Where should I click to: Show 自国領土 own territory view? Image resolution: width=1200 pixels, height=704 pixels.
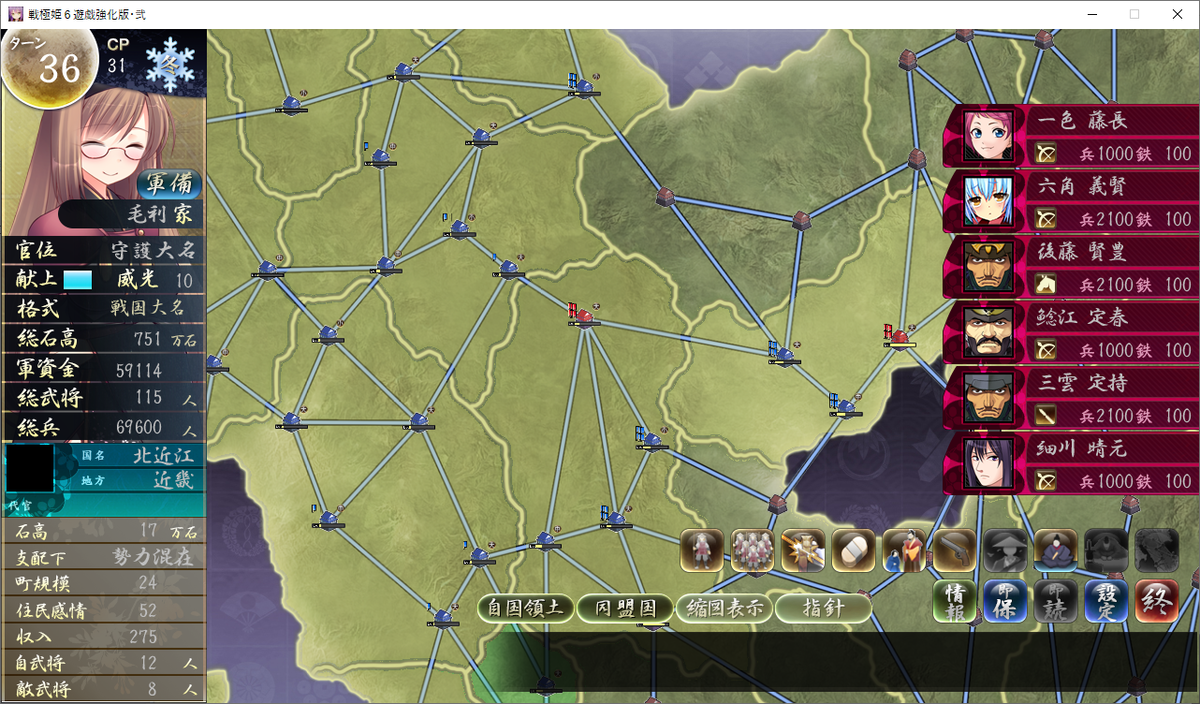click(526, 608)
